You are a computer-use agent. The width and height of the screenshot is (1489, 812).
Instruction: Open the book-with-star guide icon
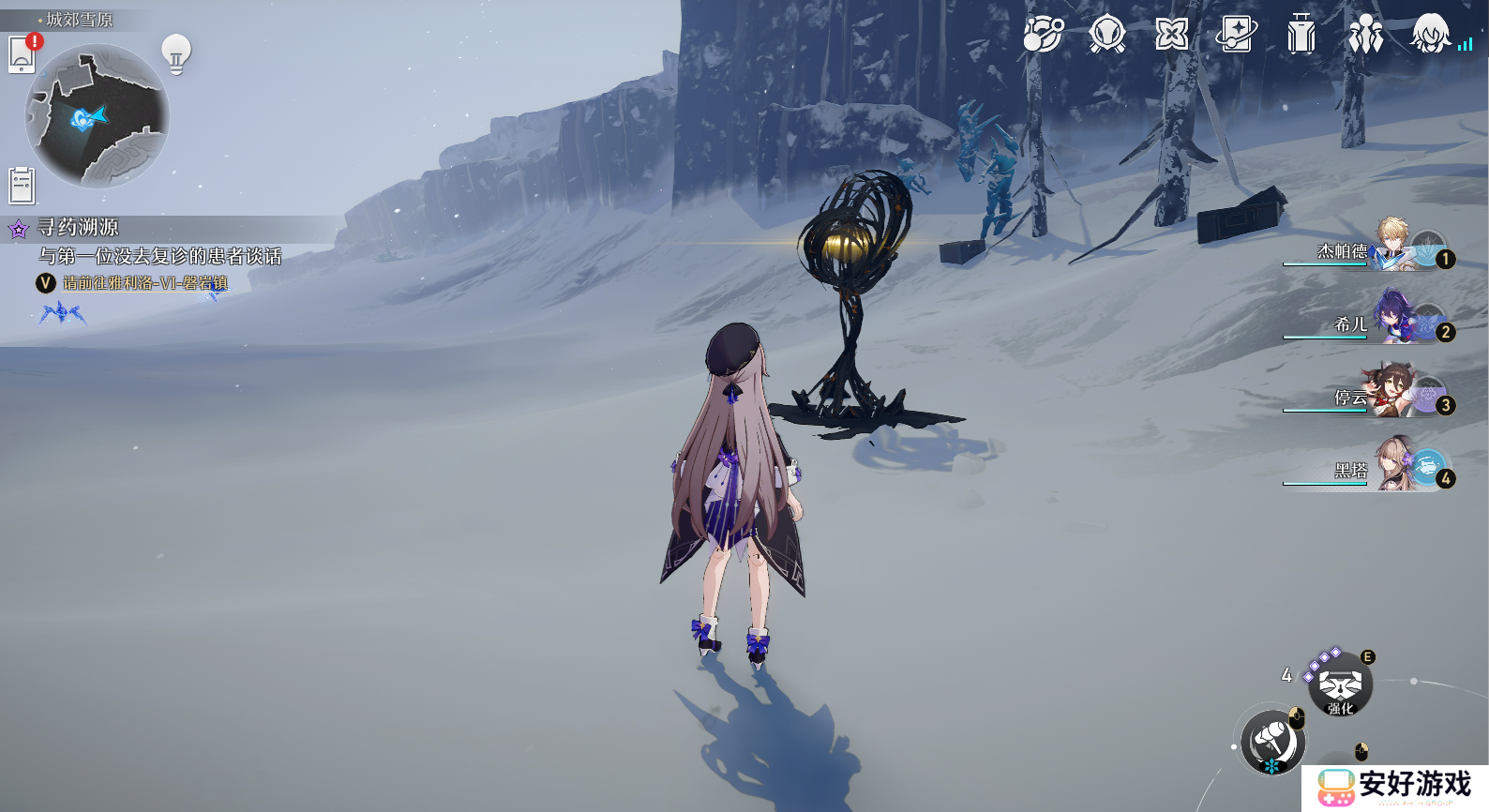click(x=1236, y=36)
